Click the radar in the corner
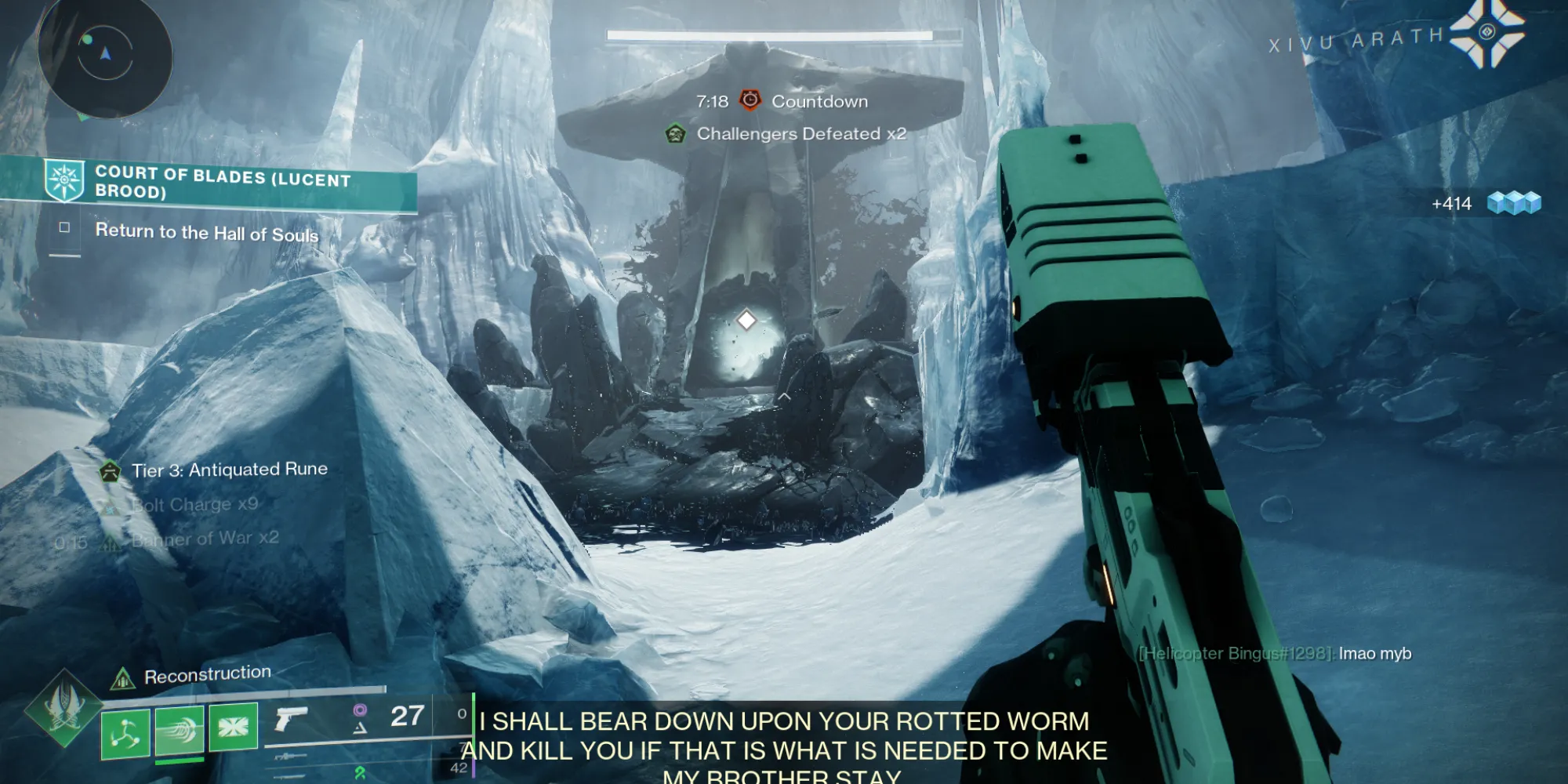The height and width of the screenshot is (784, 1568). click(105, 55)
